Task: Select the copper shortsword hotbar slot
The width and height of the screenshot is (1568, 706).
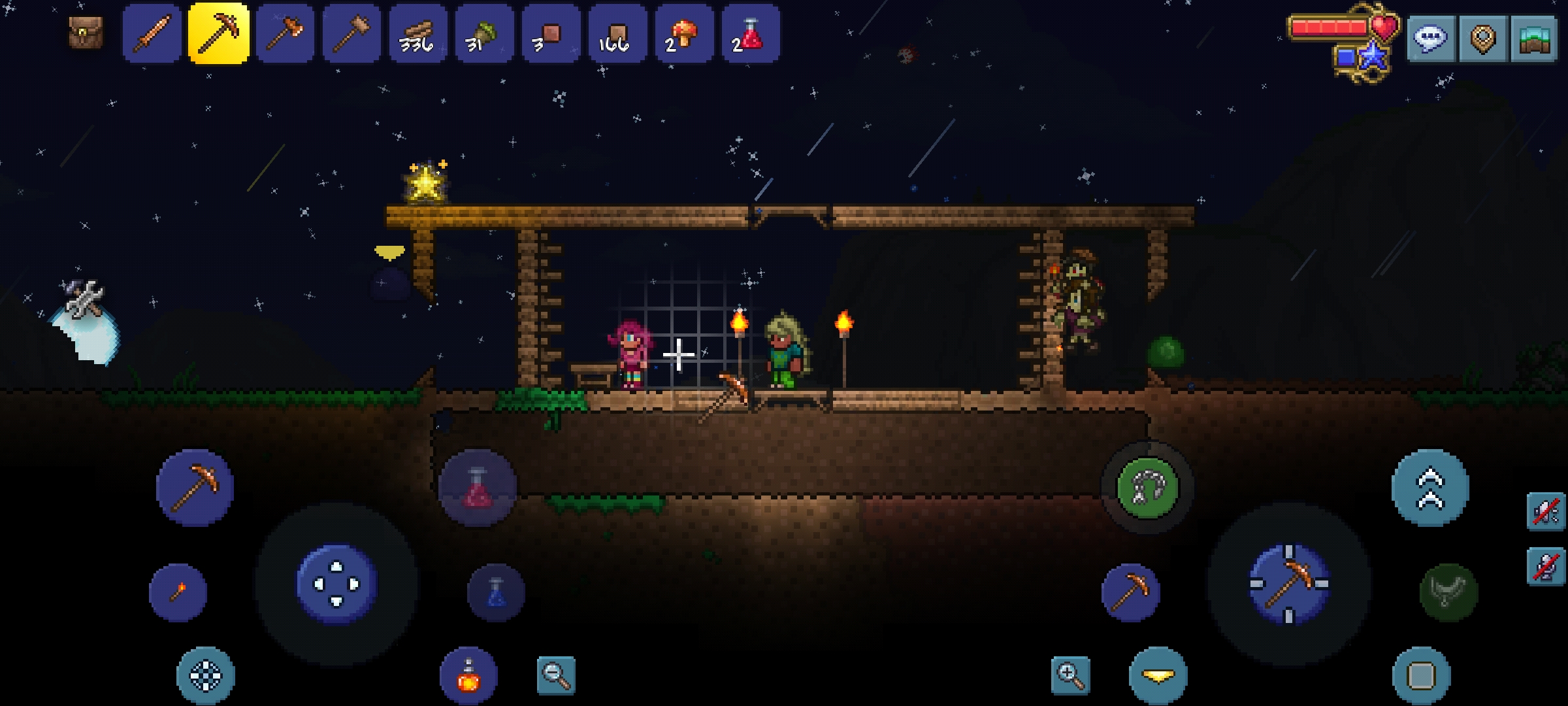Action: (x=152, y=34)
